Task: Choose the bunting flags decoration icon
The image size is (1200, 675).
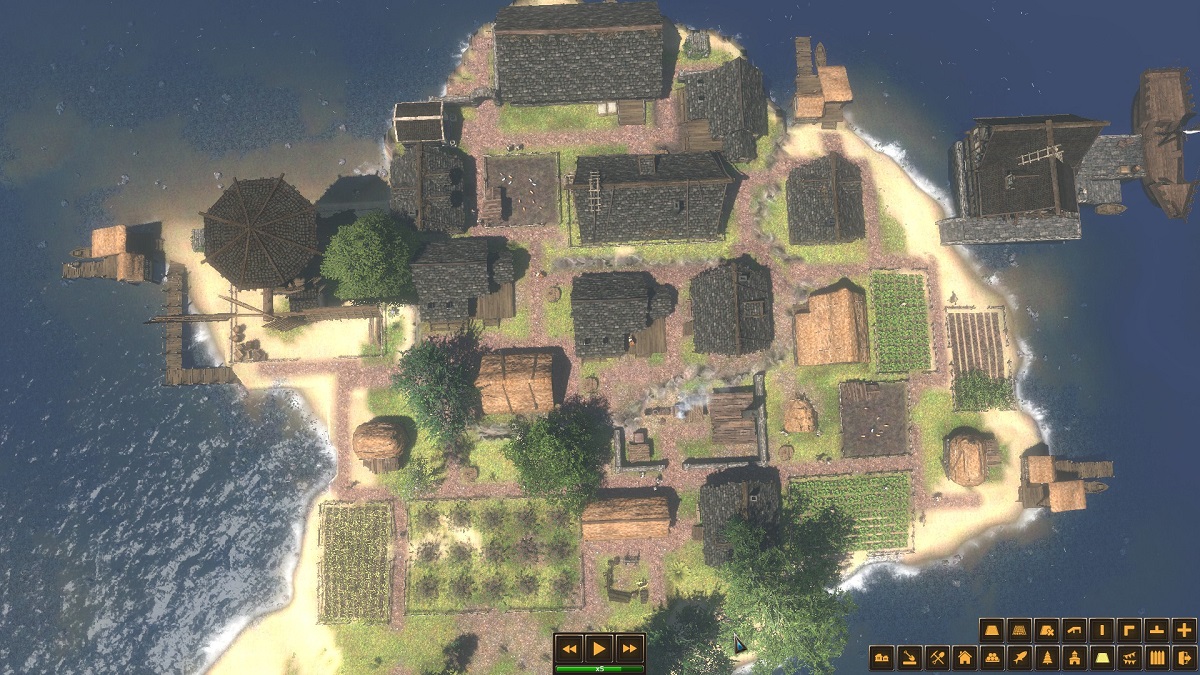Action: tap(1129, 657)
